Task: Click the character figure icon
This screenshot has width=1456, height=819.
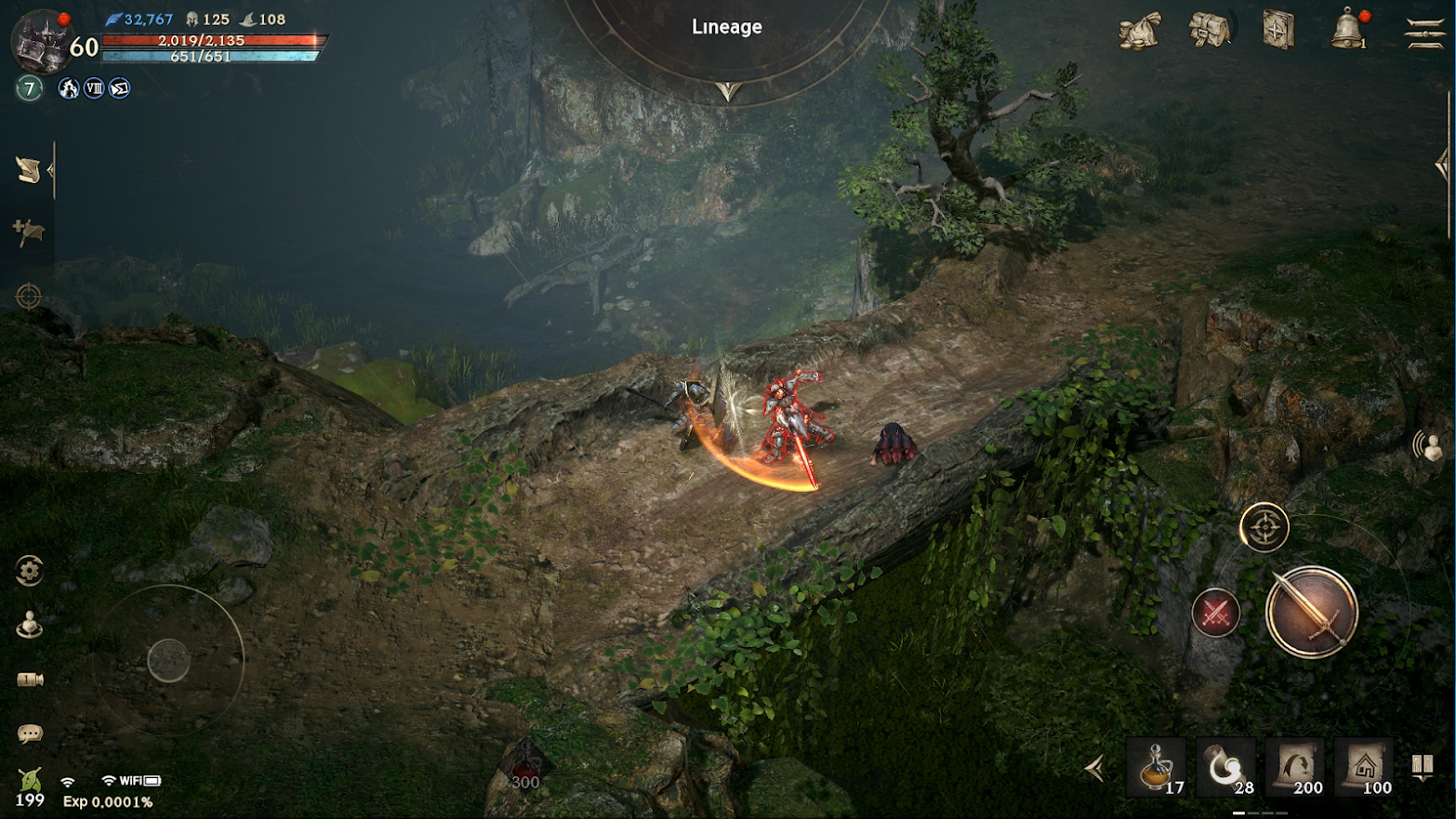Action: point(30,625)
